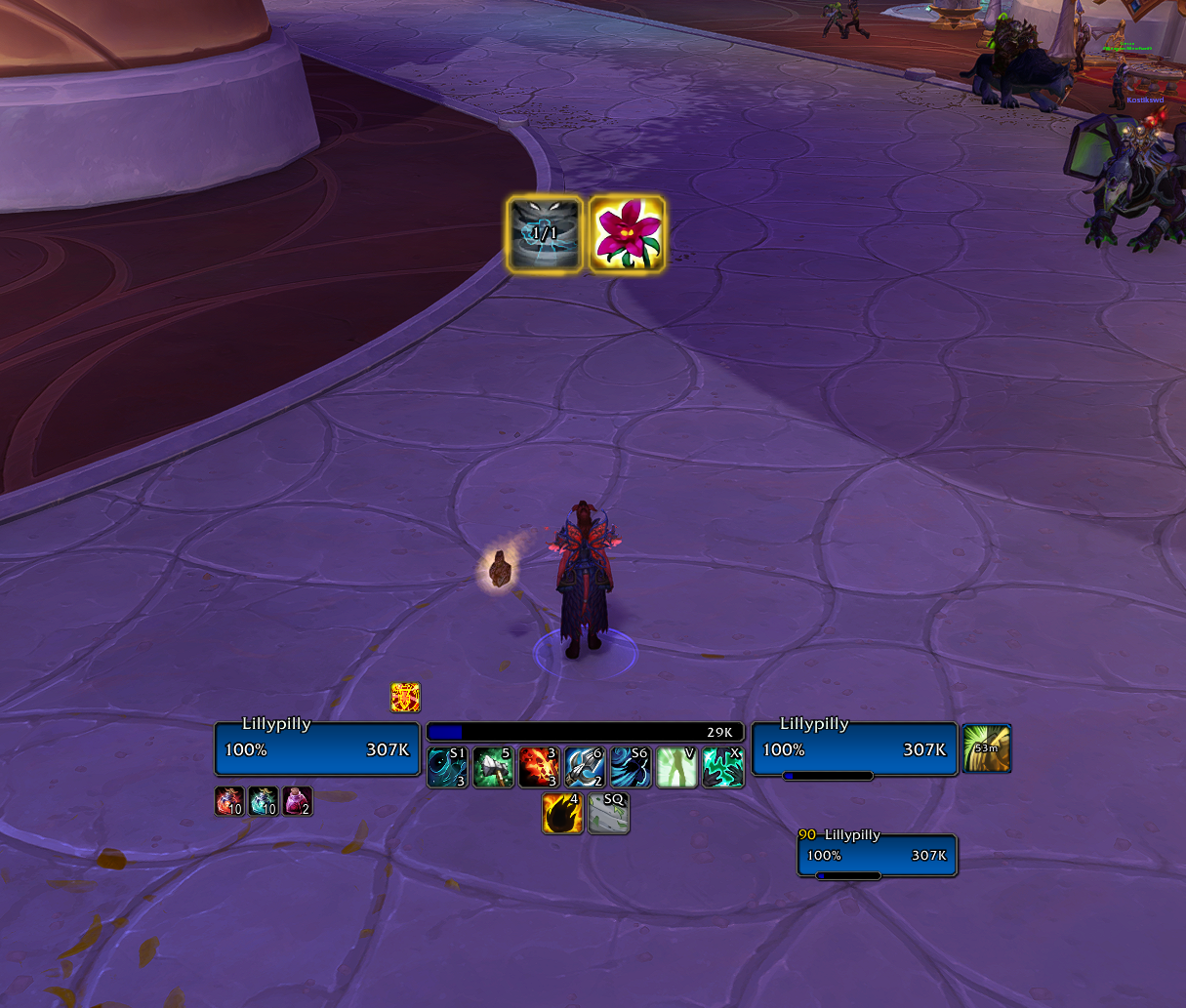Trigger the blue axe ability on key 6
This screenshot has width=1186, height=1008.
pyautogui.click(x=585, y=768)
